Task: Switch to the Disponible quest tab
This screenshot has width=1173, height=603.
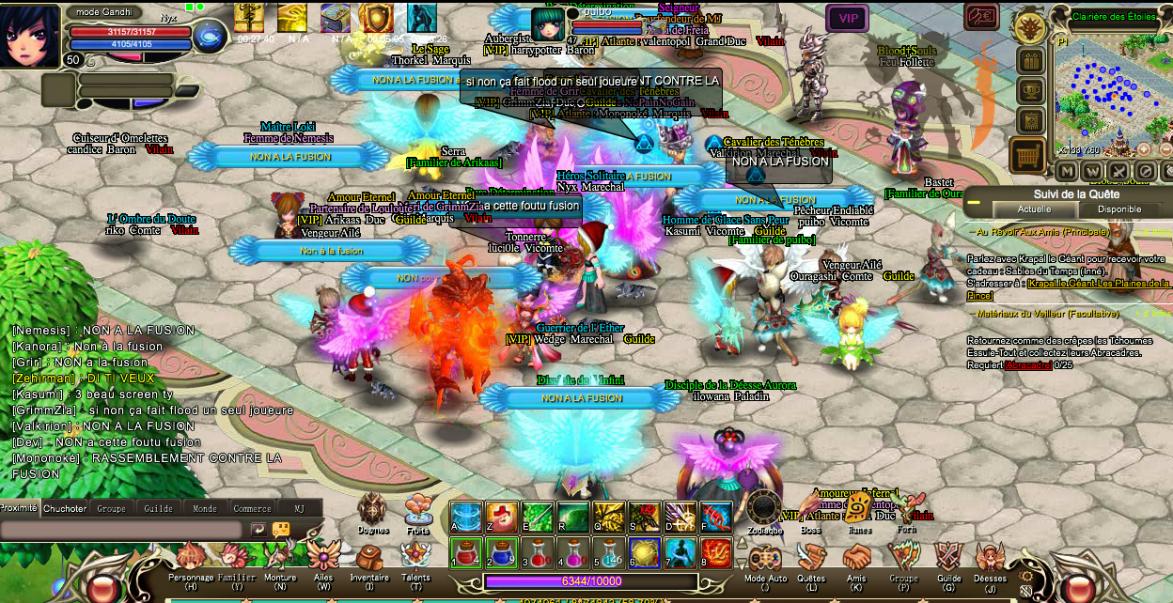Action: tap(1119, 209)
